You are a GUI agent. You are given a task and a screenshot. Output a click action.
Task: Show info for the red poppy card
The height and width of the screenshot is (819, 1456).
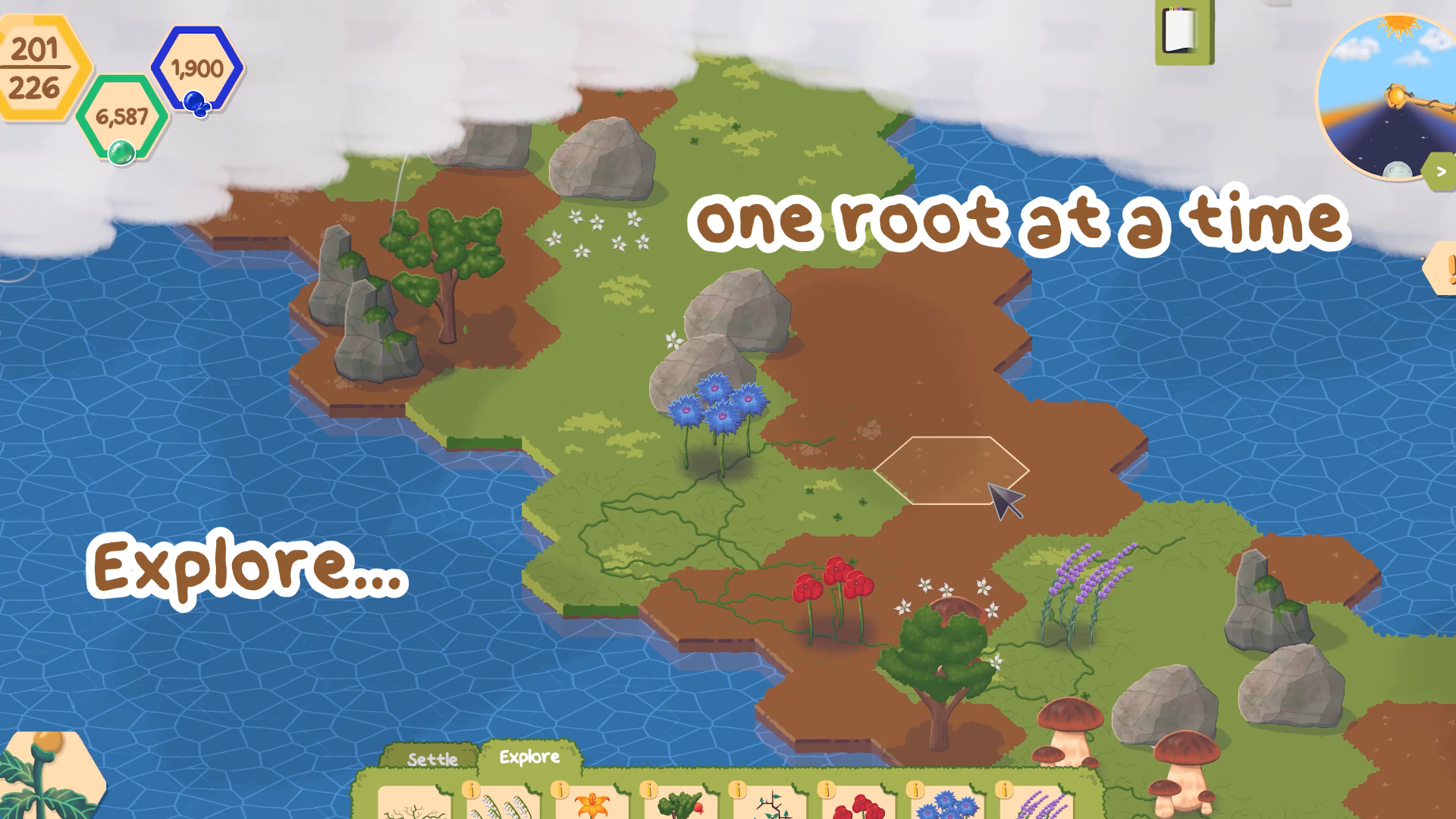[827, 790]
